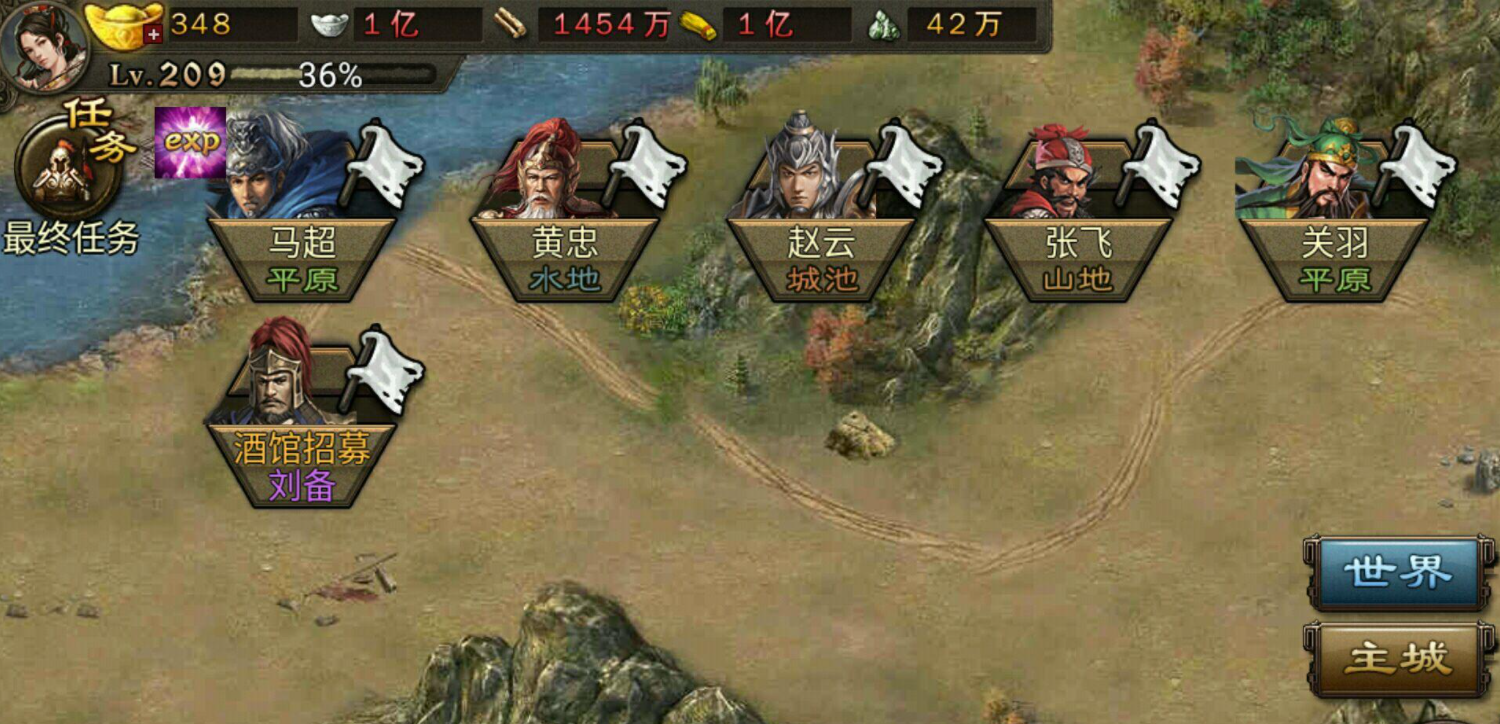Toggle the white flag above 刘备
The image size is (1500, 724).
[385, 373]
